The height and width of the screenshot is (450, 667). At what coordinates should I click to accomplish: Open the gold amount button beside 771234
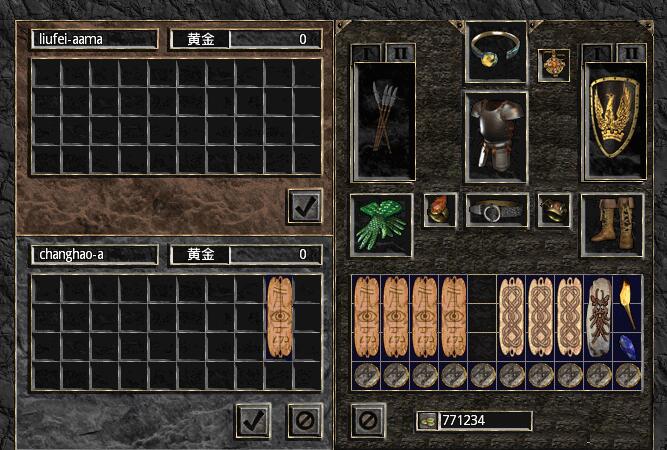(x=424, y=421)
